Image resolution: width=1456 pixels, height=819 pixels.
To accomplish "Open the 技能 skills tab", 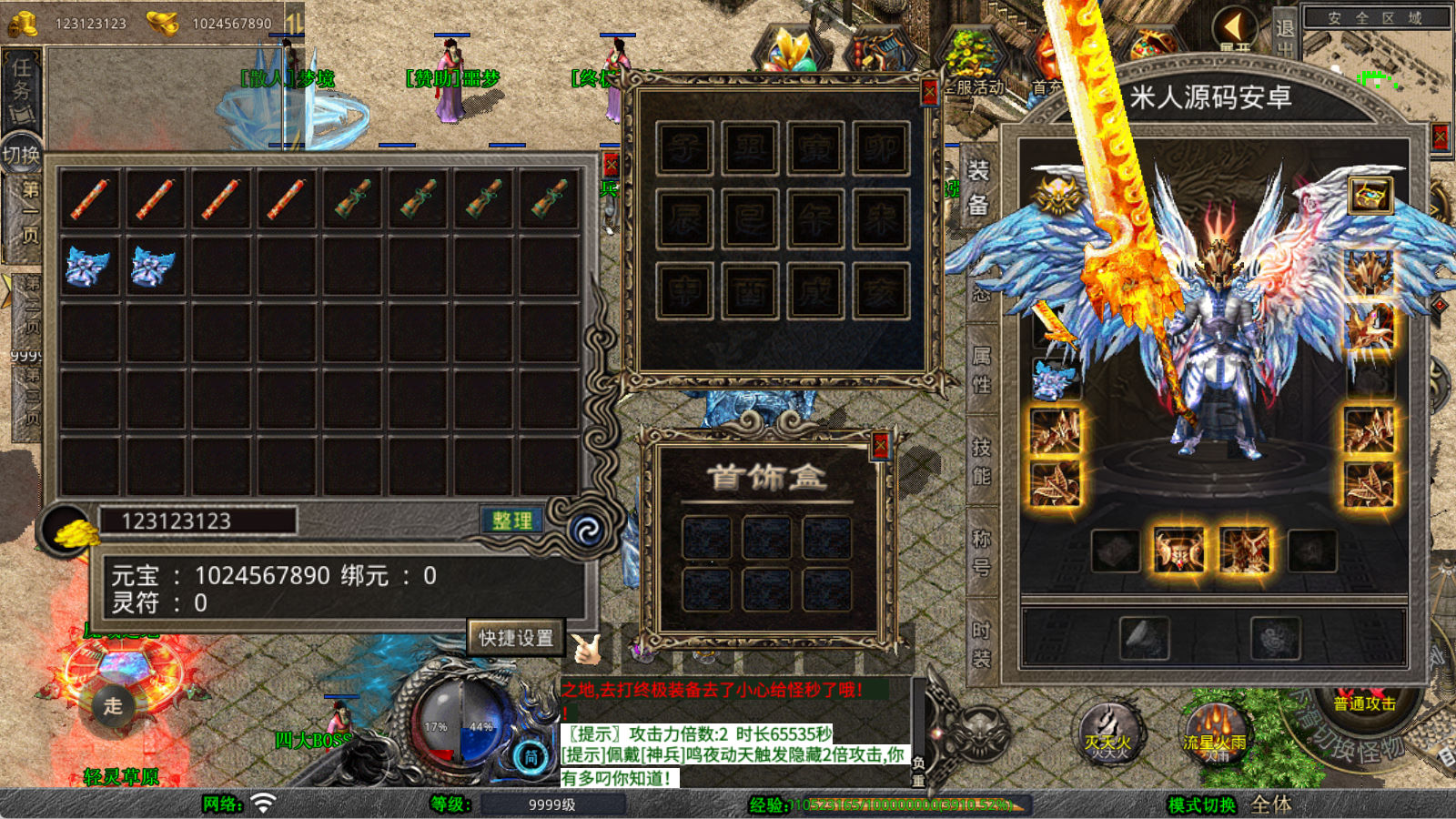I will pyautogui.click(x=982, y=461).
